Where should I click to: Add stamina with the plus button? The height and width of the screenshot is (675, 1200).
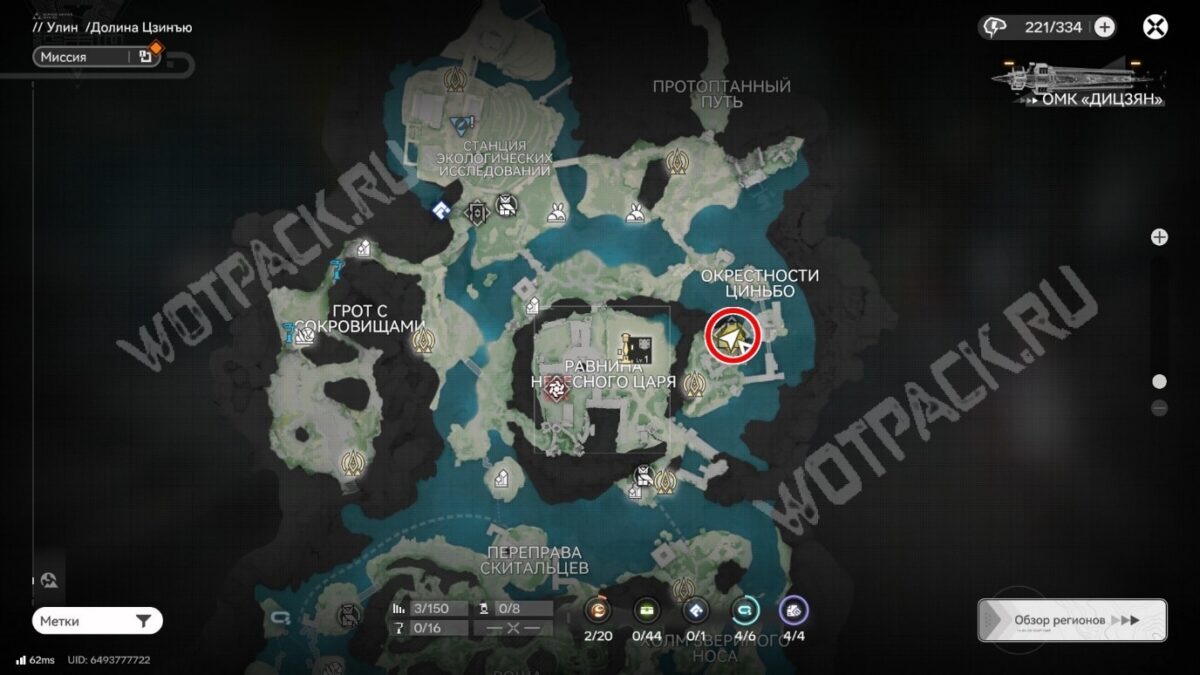pos(1104,27)
